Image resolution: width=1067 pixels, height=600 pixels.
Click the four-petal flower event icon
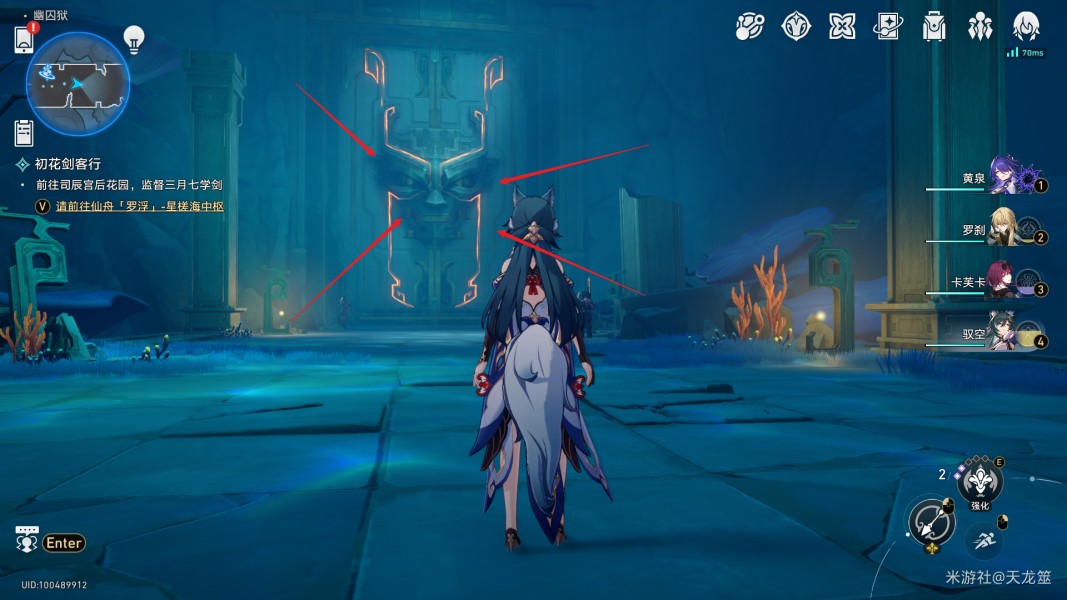pyautogui.click(x=842, y=27)
